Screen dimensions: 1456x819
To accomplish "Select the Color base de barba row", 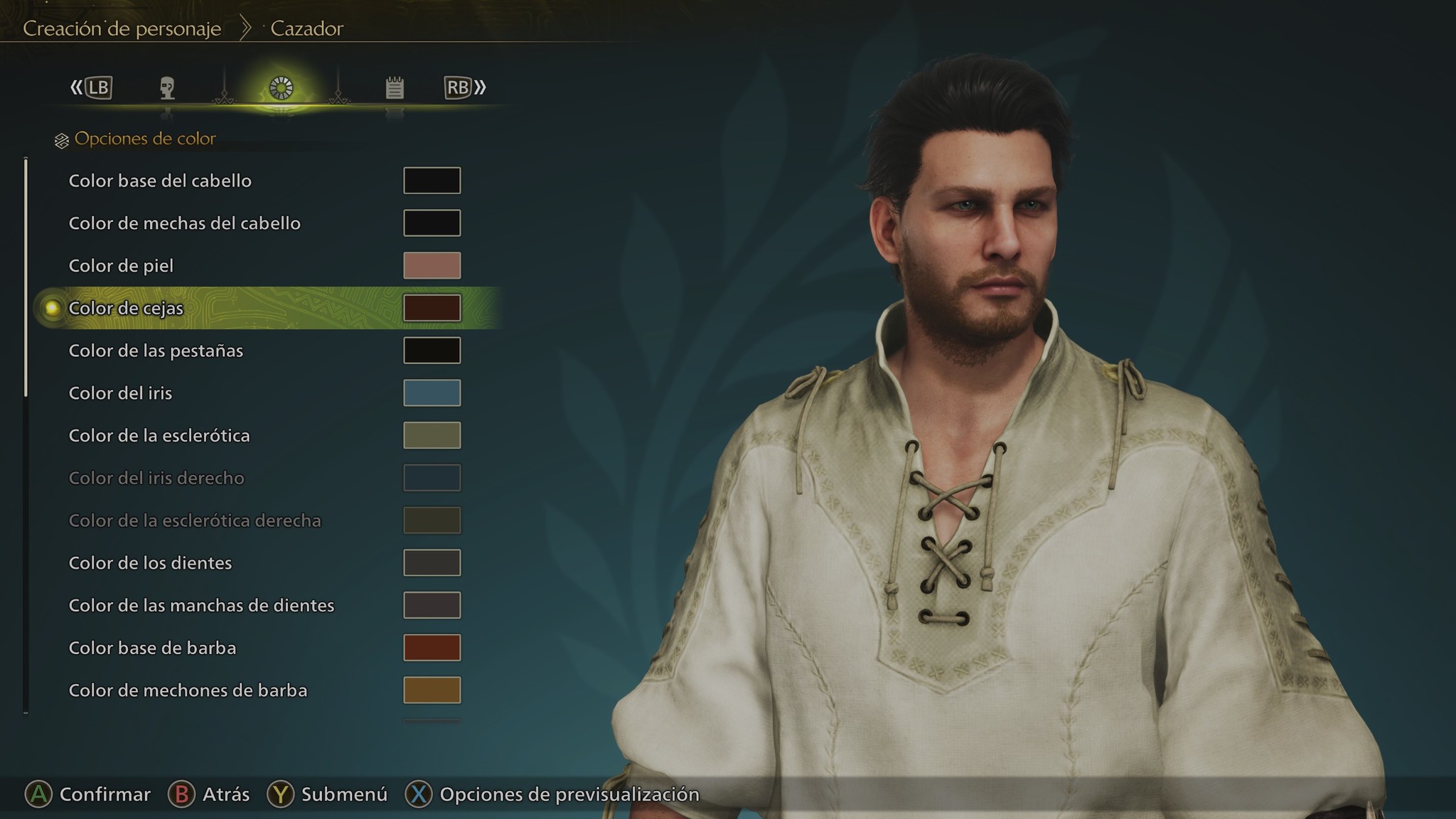I will 152,648.
